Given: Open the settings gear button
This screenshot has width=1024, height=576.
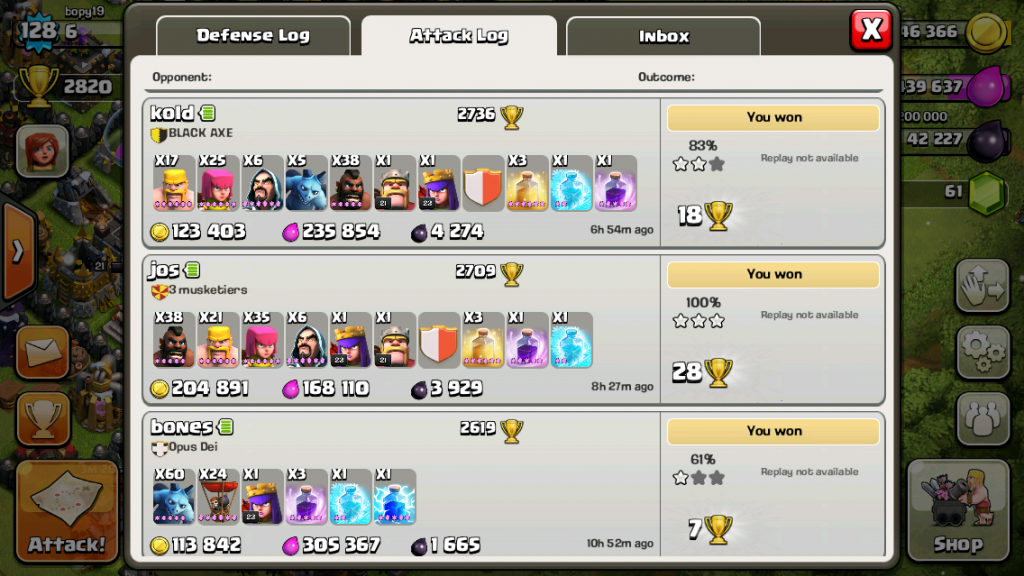Looking at the screenshot, I should [x=983, y=351].
